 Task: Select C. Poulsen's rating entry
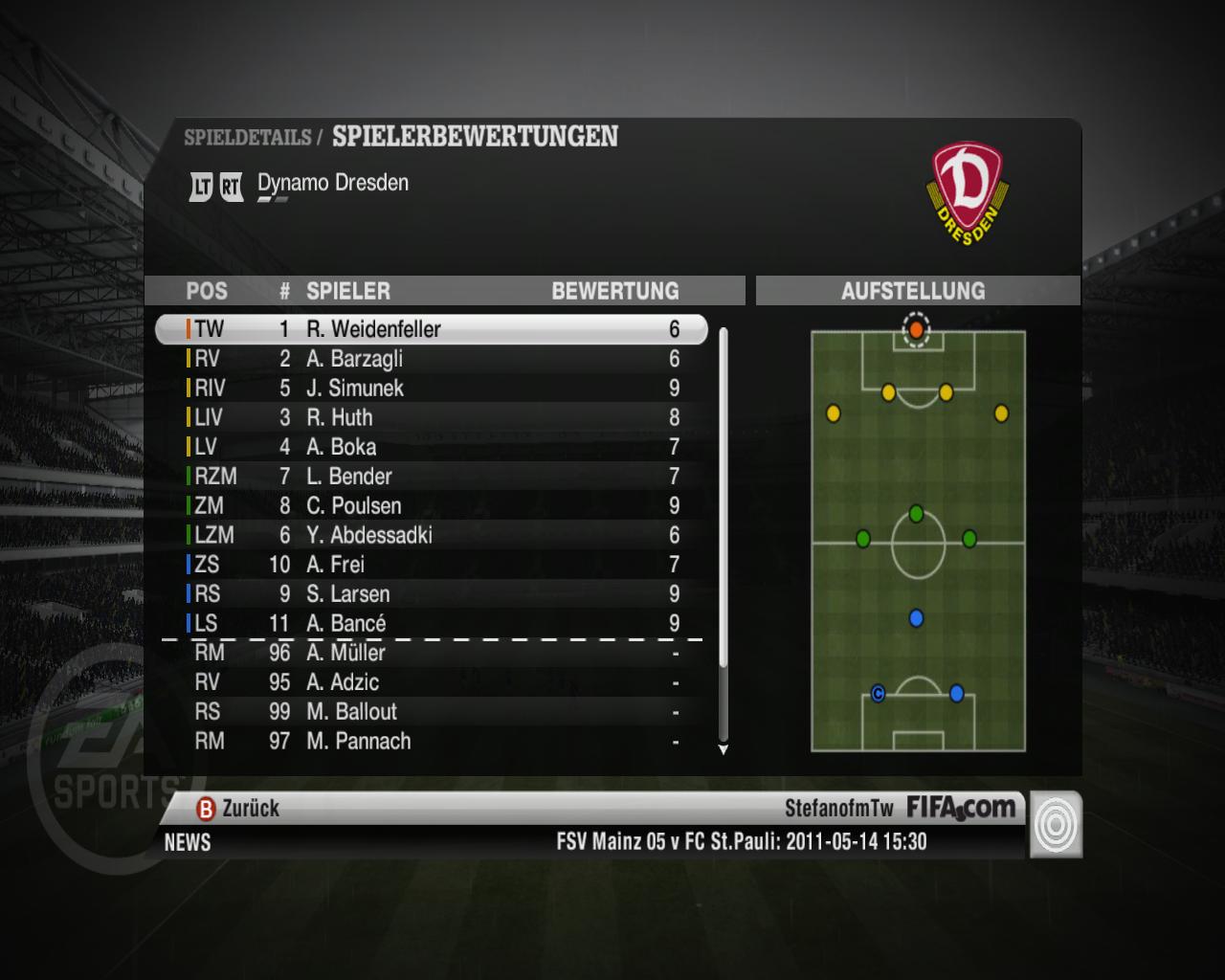pyautogui.click(x=431, y=505)
